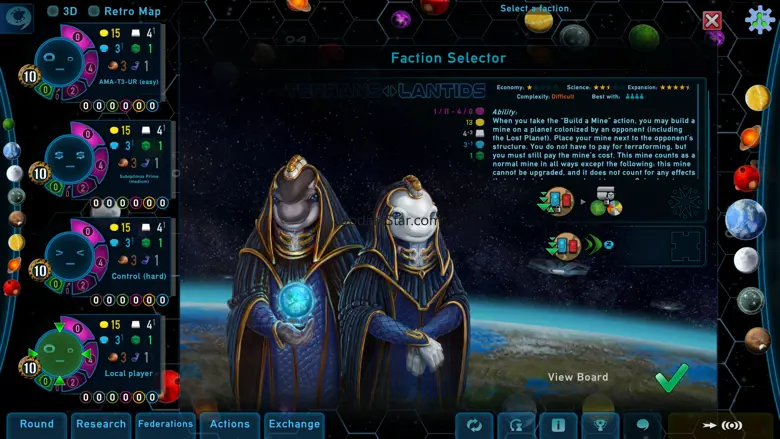The height and width of the screenshot is (439, 780).
Task: Click the undo arrow button
Action: click(516, 425)
